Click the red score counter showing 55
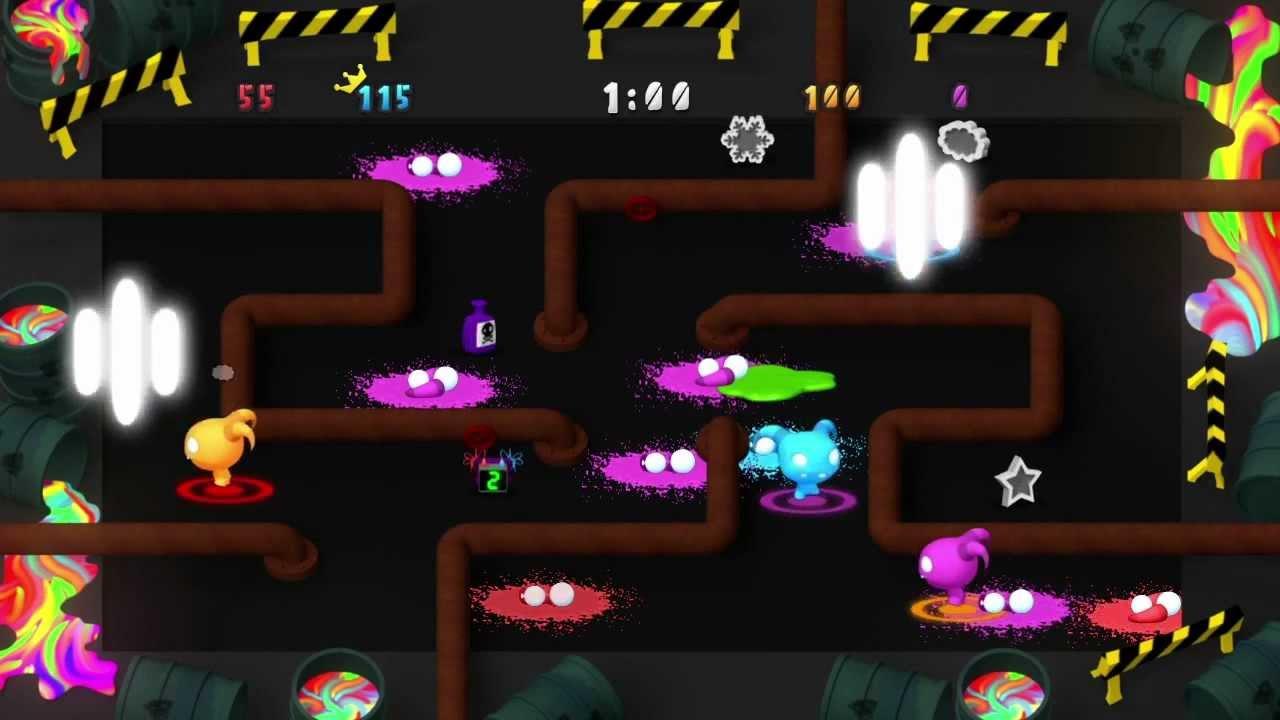 [258, 97]
